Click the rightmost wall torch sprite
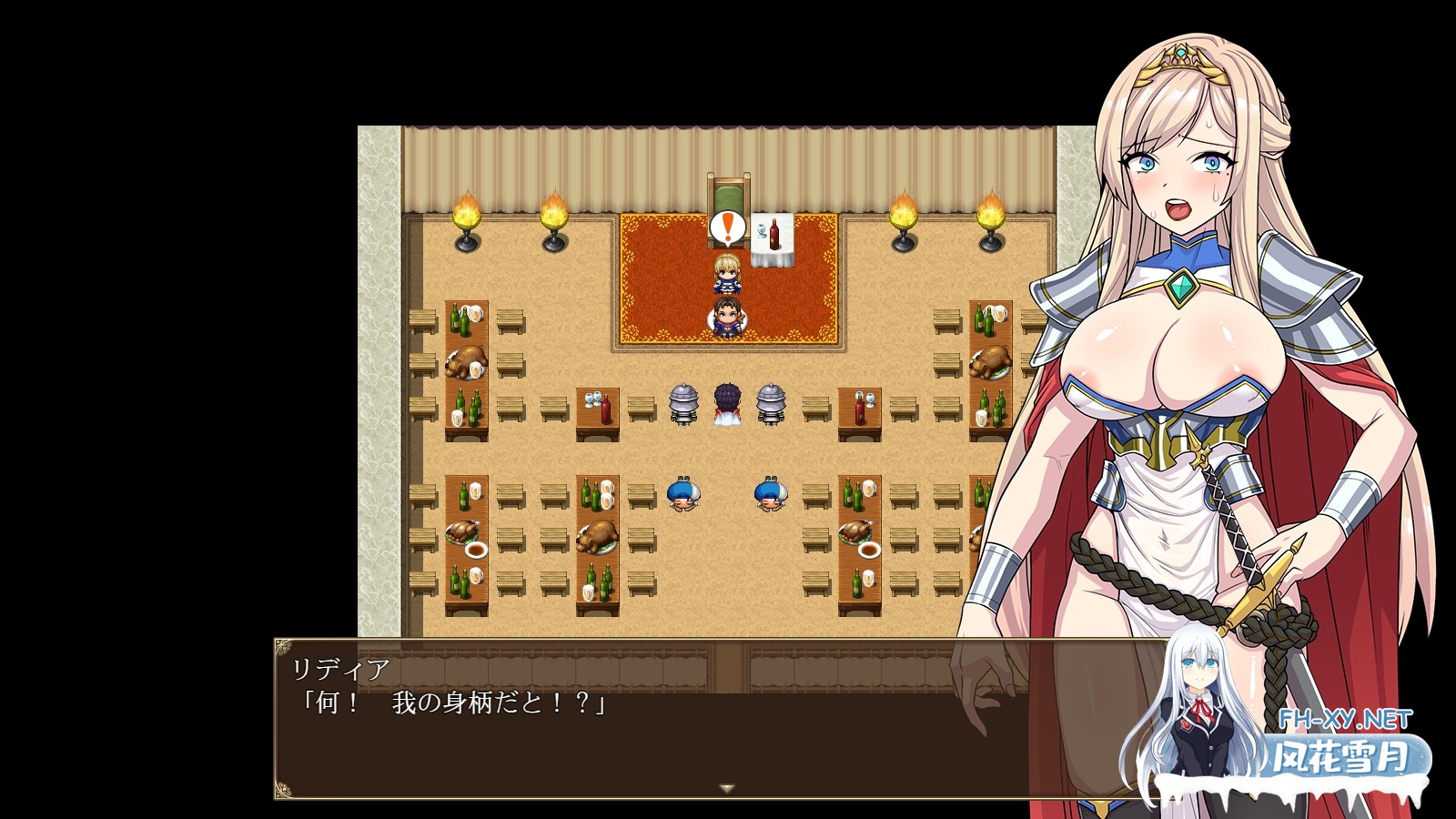Screen dimensions: 1456x819 pyautogui.click(x=991, y=218)
